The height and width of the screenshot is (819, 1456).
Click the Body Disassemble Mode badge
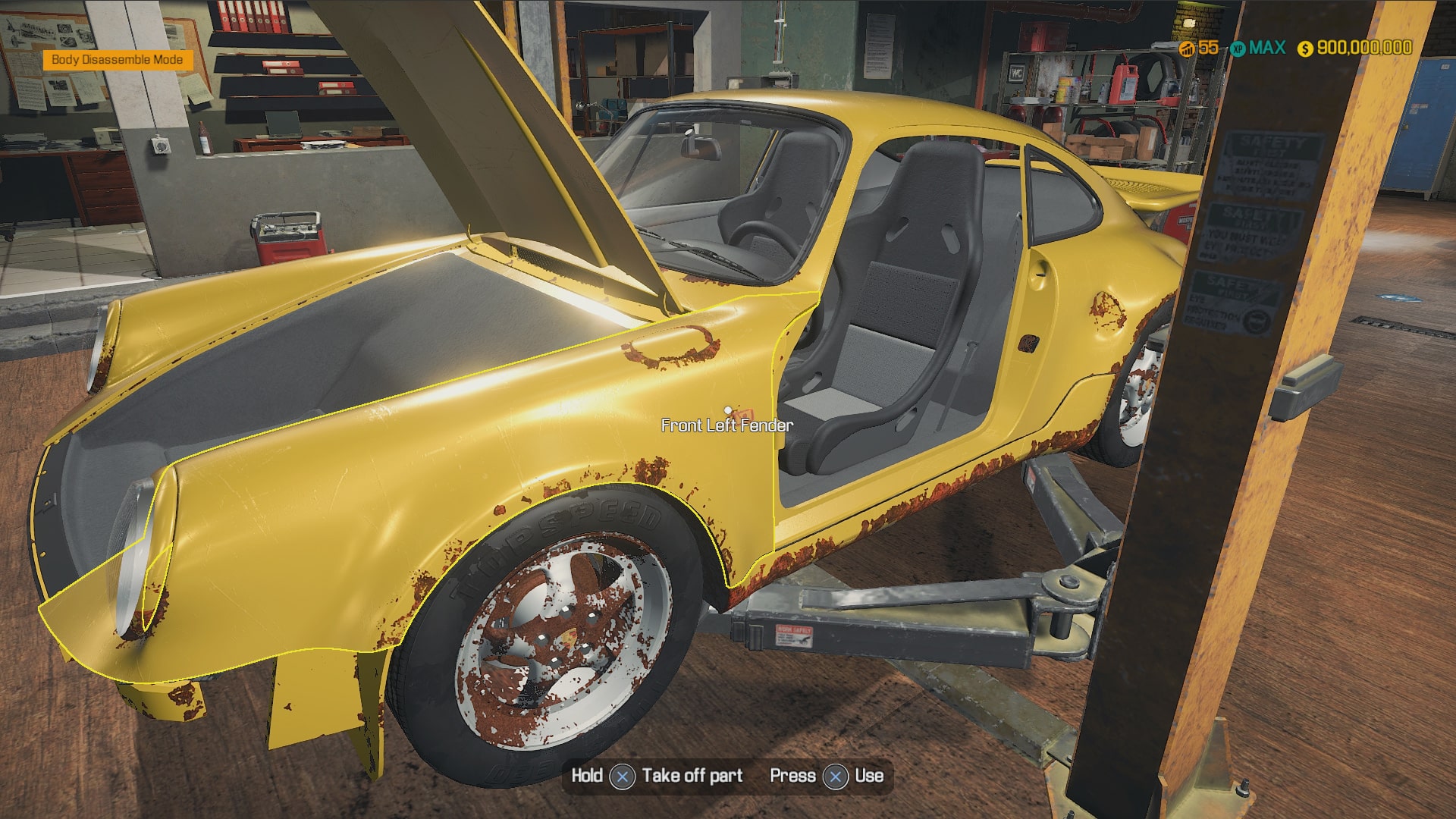(118, 60)
